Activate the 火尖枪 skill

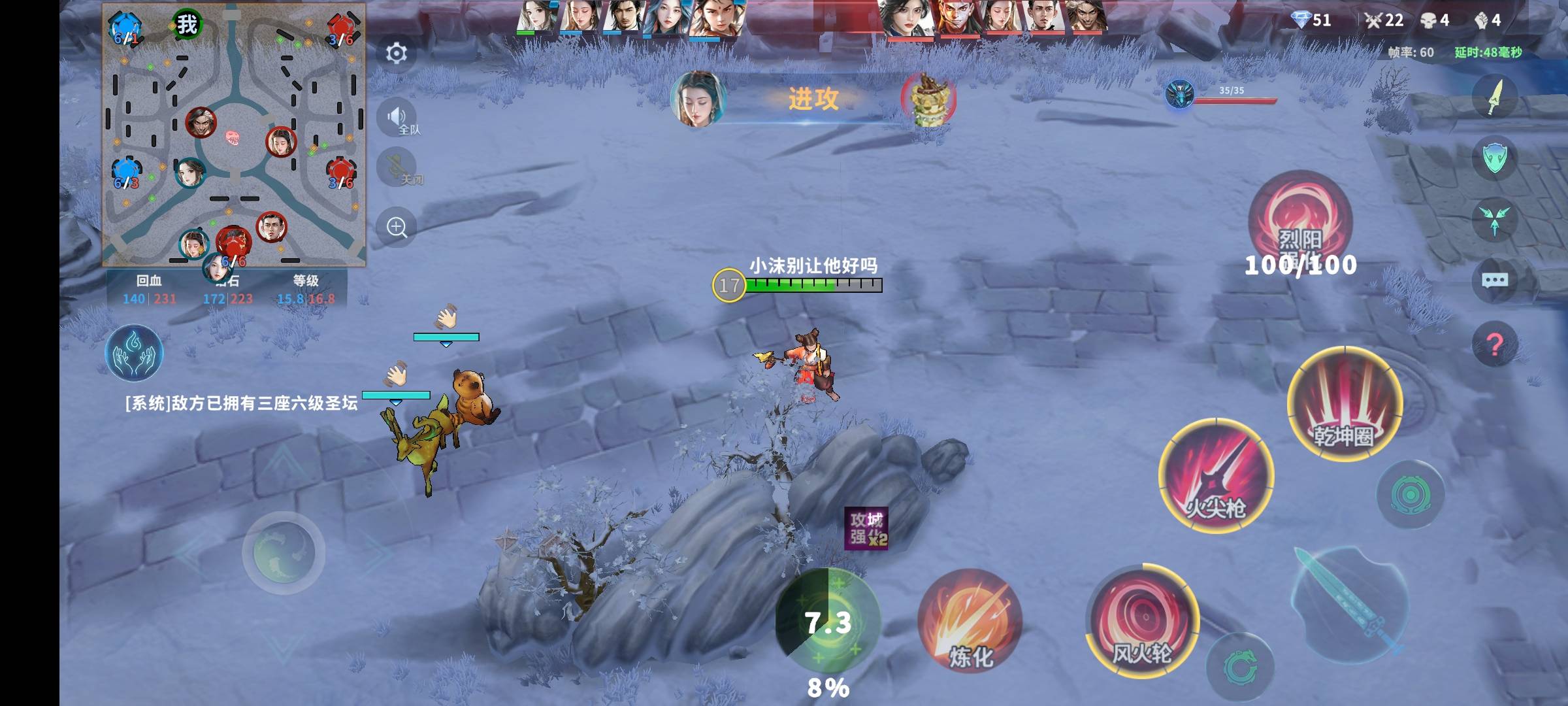coord(1215,475)
